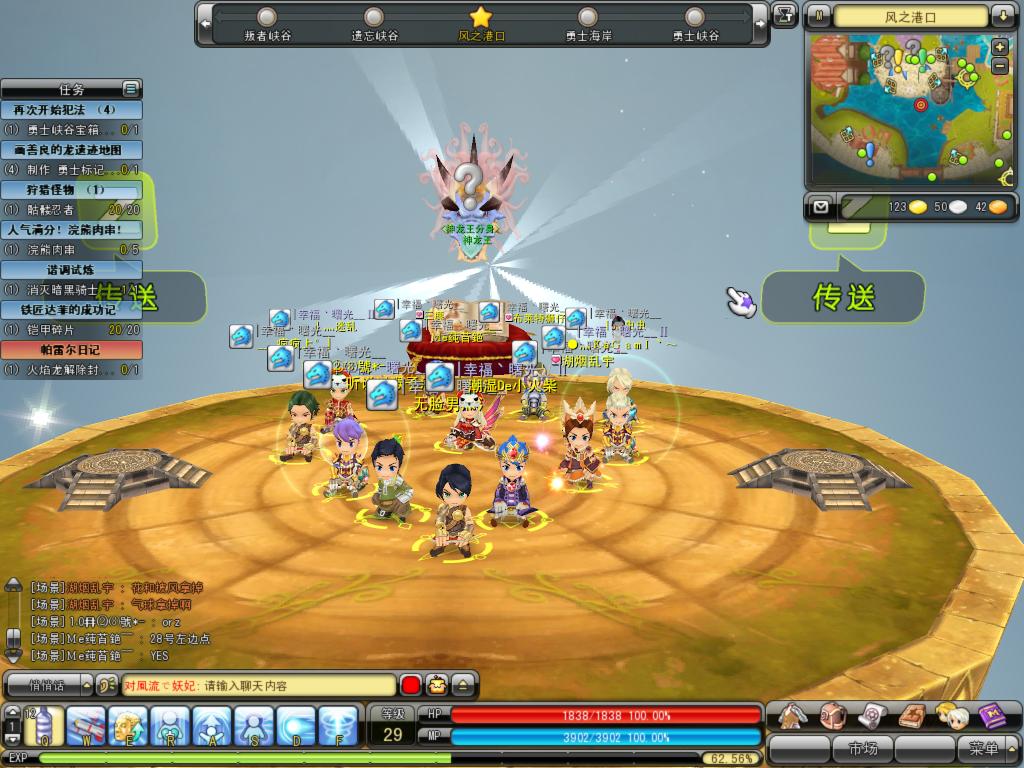The image size is (1024, 768).
Task: Zoom out the minimap with minus button
Action: (999, 66)
